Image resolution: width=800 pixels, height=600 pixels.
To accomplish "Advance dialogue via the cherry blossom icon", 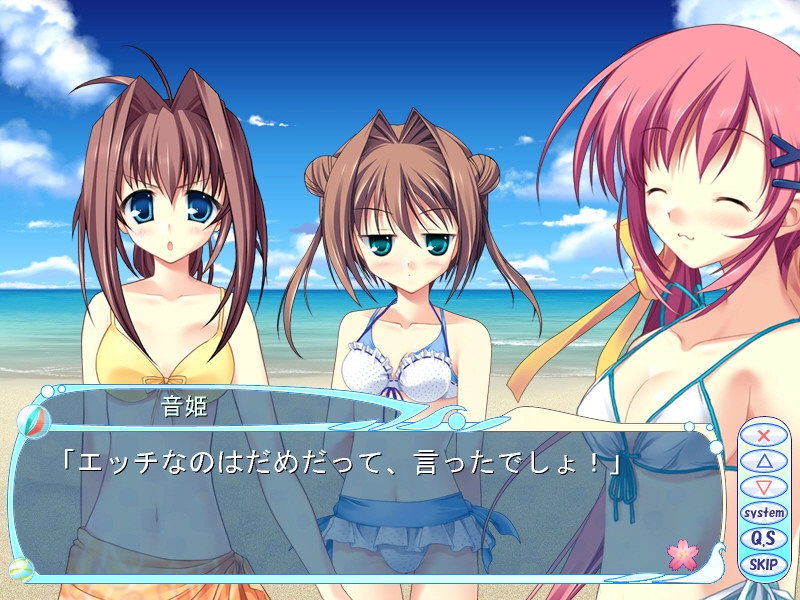I will 682,554.
